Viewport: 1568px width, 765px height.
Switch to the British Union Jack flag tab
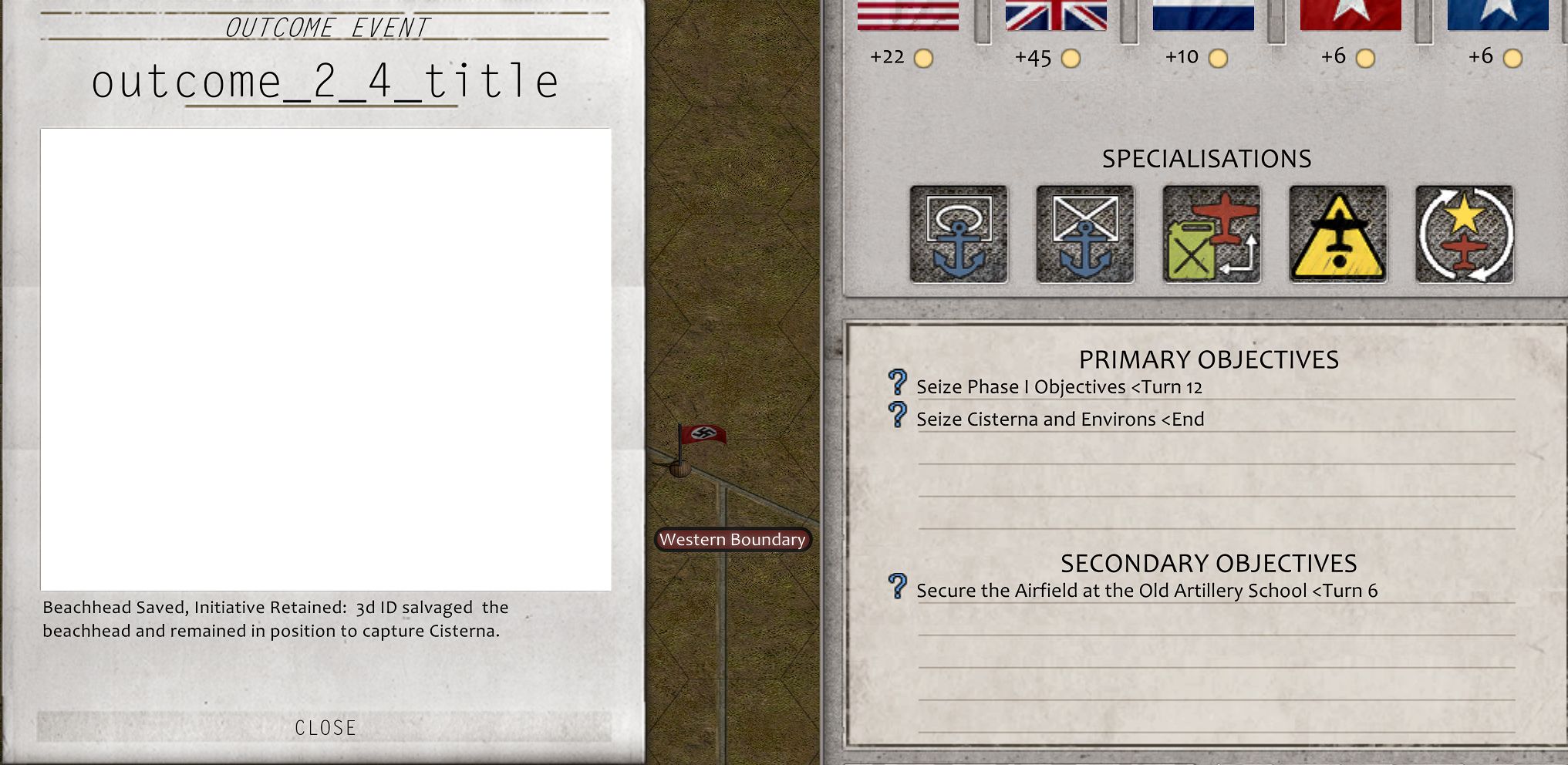click(x=1057, y=15)
